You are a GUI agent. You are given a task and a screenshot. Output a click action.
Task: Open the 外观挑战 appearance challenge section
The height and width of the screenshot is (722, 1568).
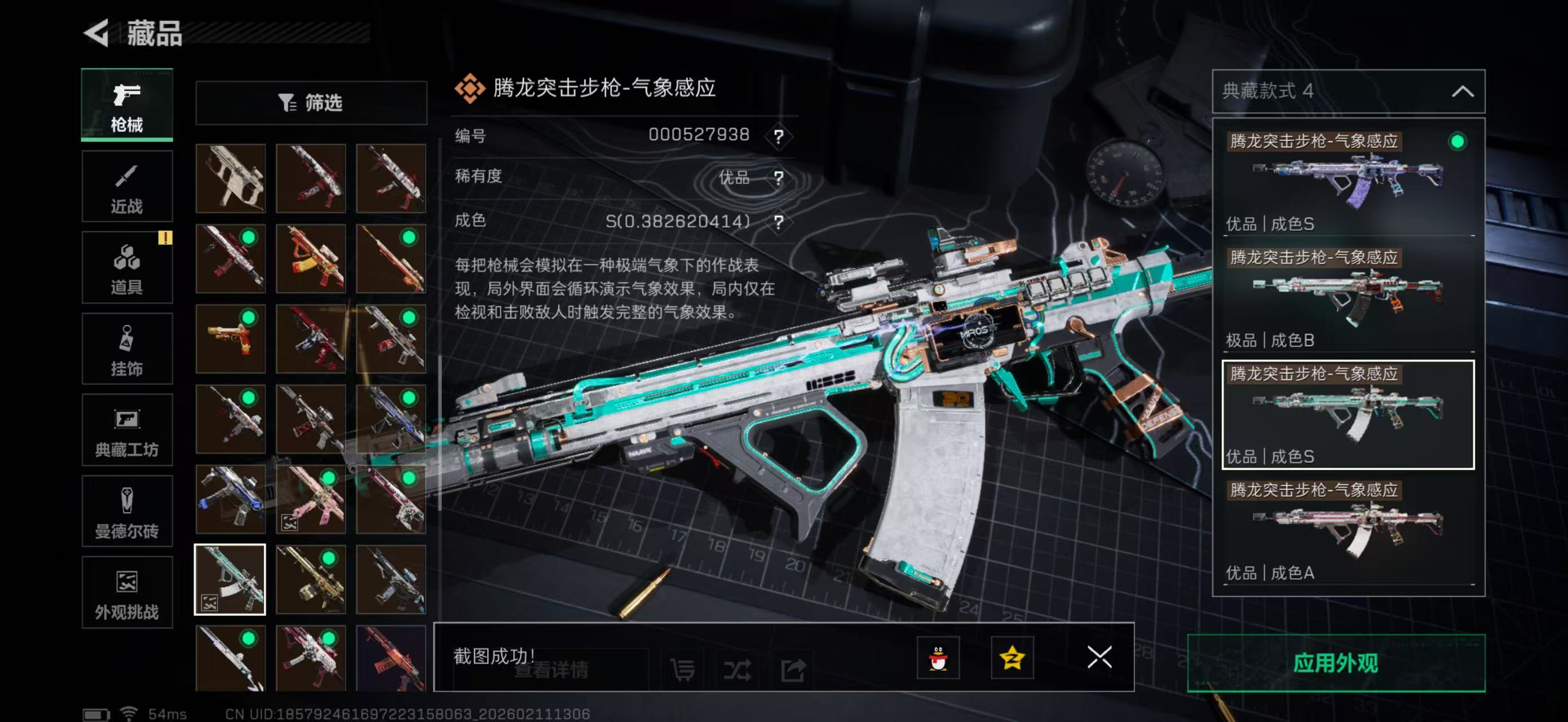pyautogui.click(x=127, y=592)
